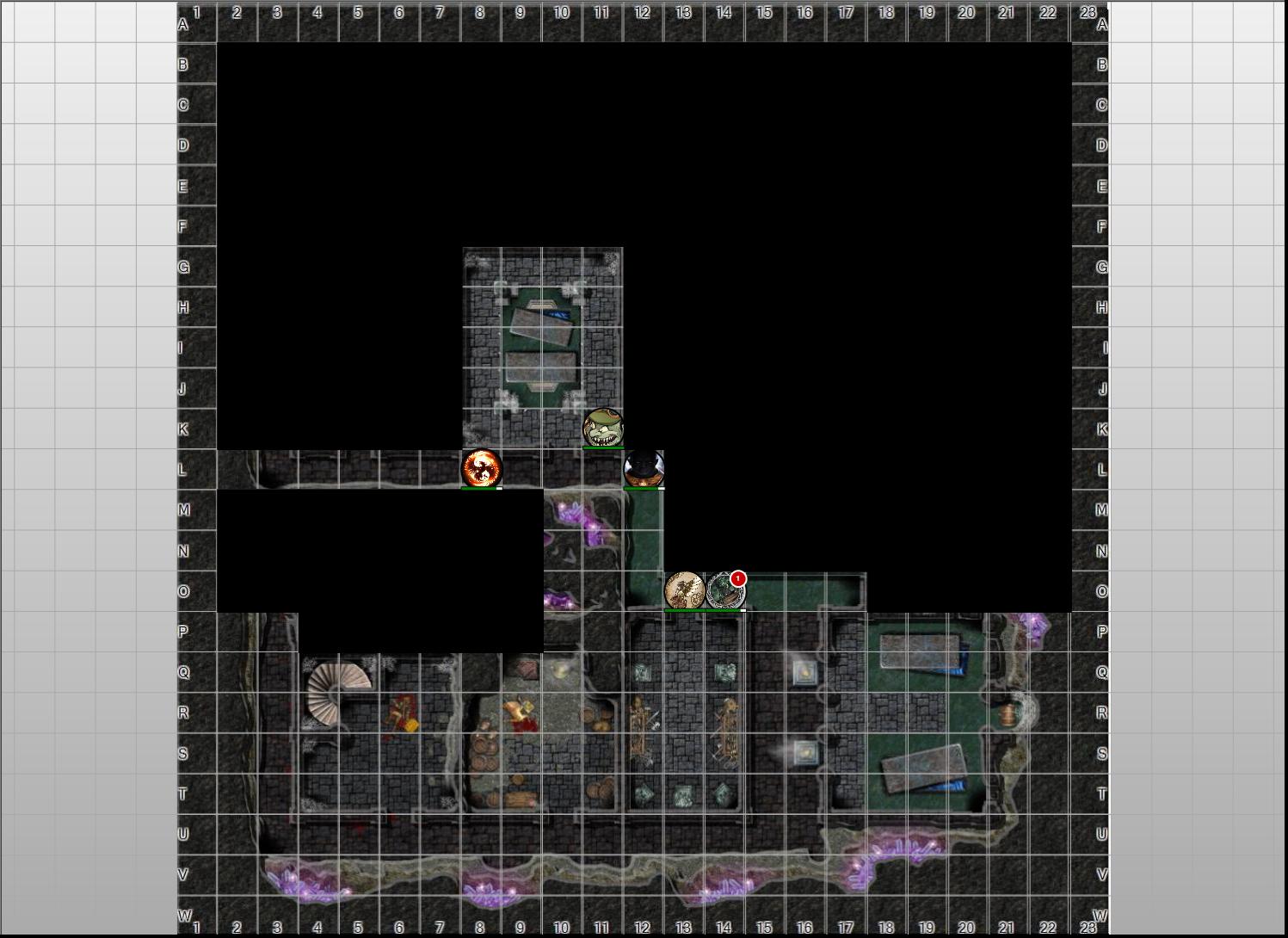This screenshot has height=938, width=1288.
Task: Select the fiery phoenix token
Action: (x=481, y=468)
